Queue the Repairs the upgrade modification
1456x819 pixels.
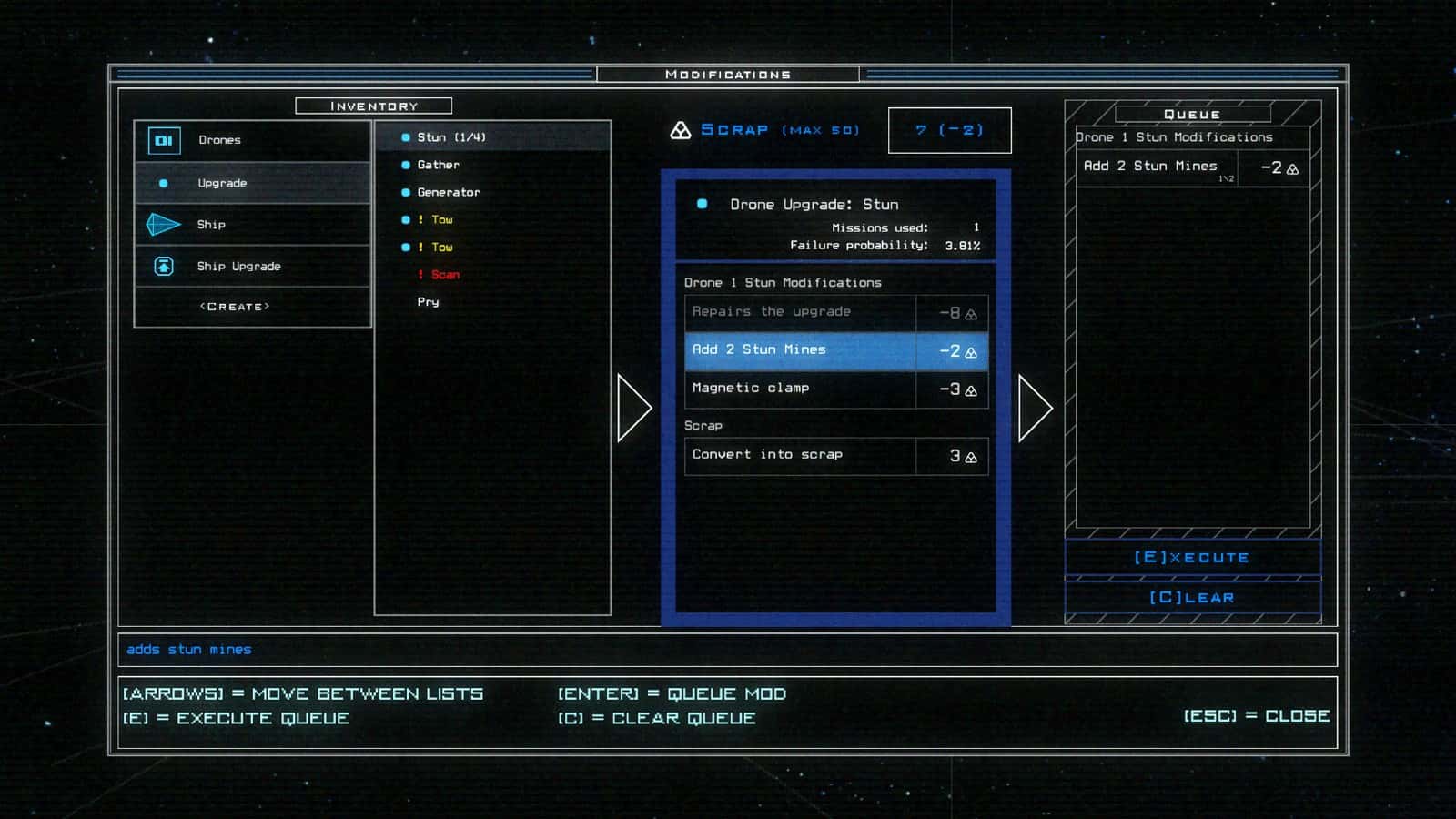pyautogui.click(x=835, y=312)
